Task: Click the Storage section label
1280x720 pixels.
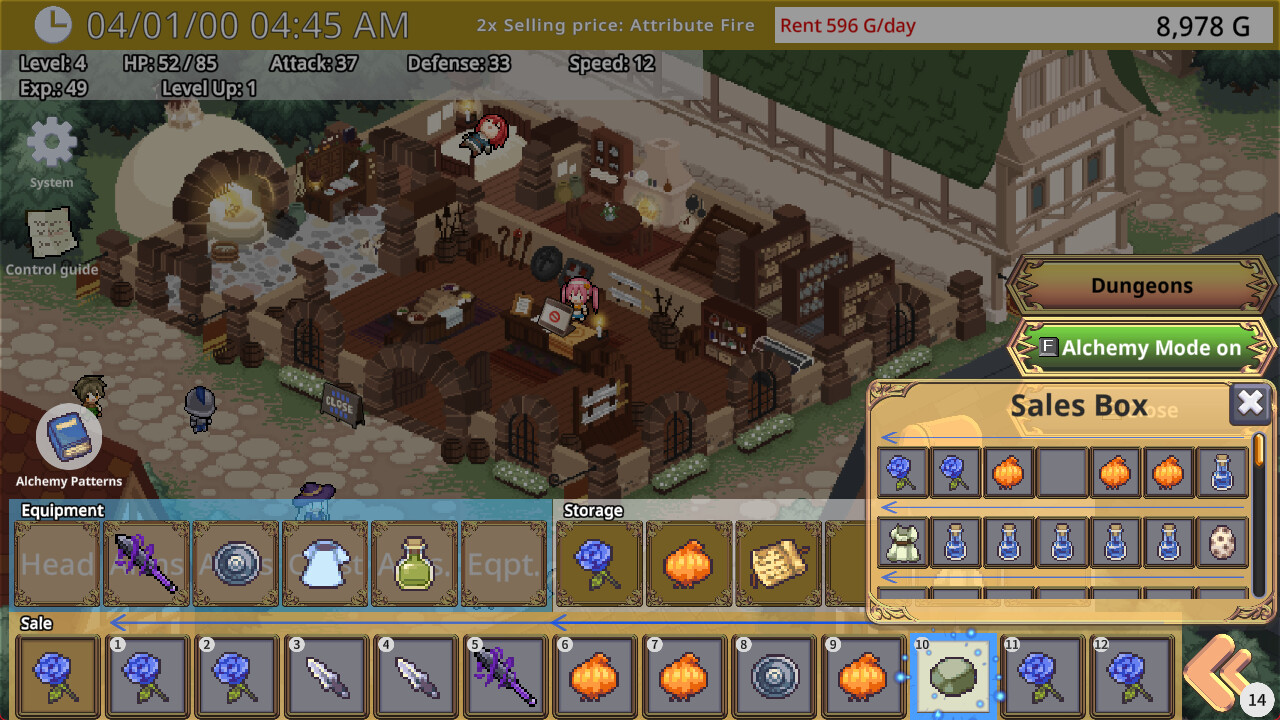Action: pos(595,510)
